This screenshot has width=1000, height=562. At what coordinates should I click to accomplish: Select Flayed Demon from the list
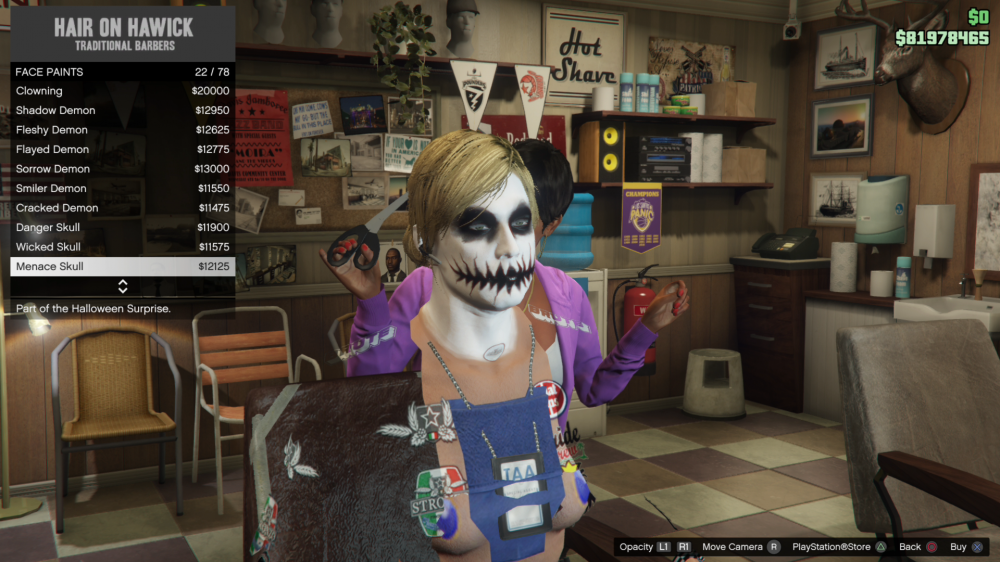[x=122, y=149]
